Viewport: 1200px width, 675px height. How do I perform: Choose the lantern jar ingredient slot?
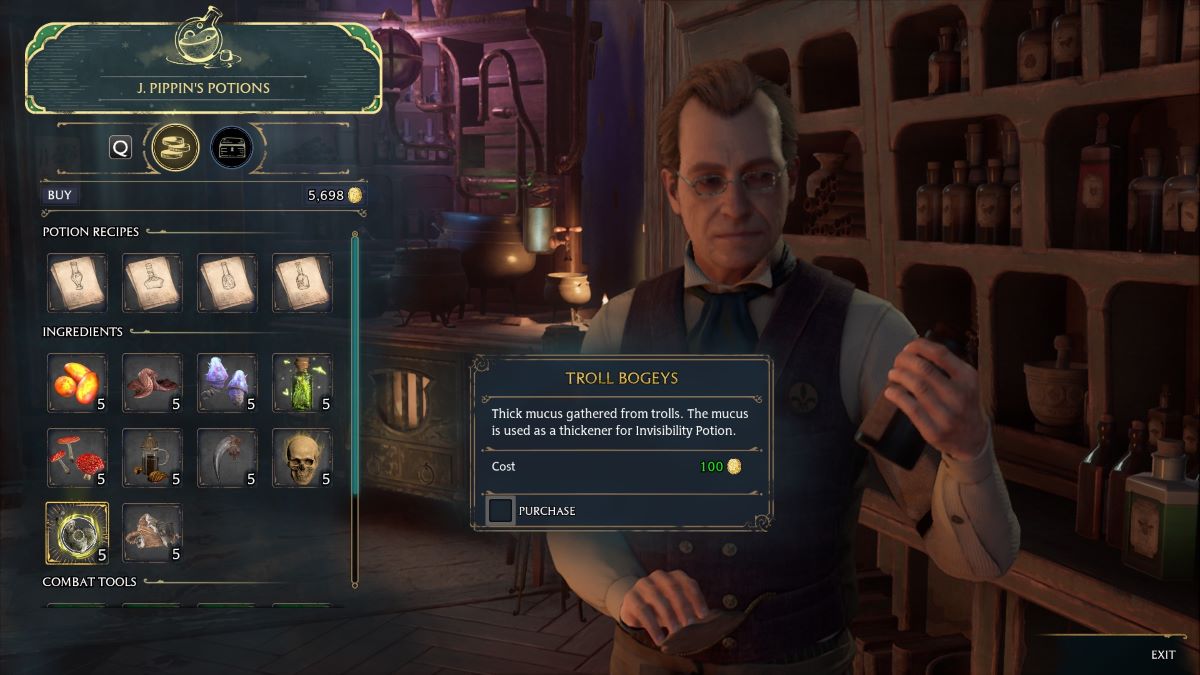pos(152,458)
